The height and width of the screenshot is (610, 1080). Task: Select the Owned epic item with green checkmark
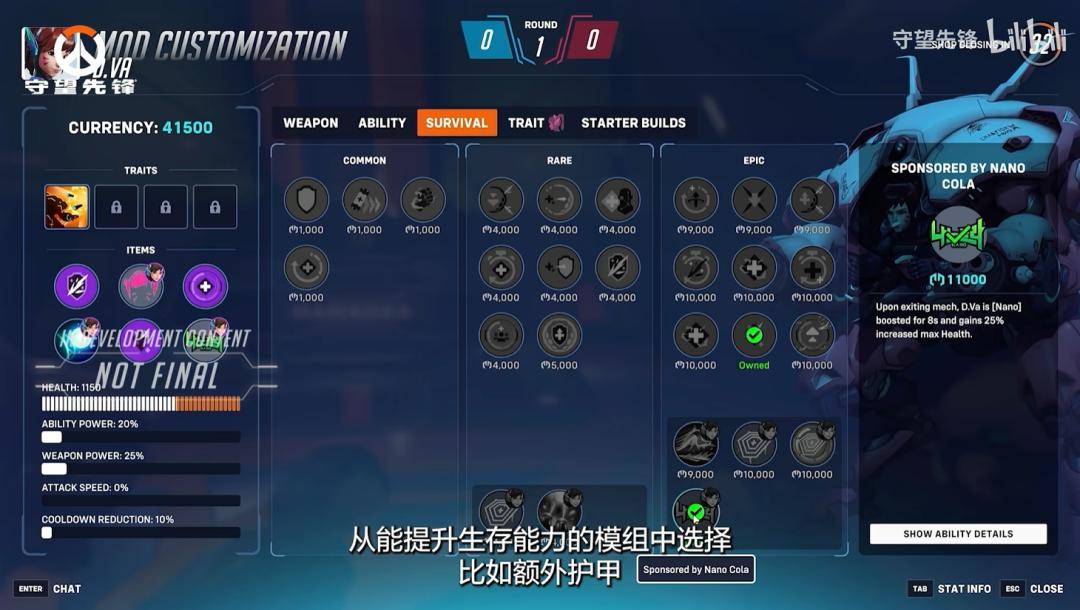(754, 335)
